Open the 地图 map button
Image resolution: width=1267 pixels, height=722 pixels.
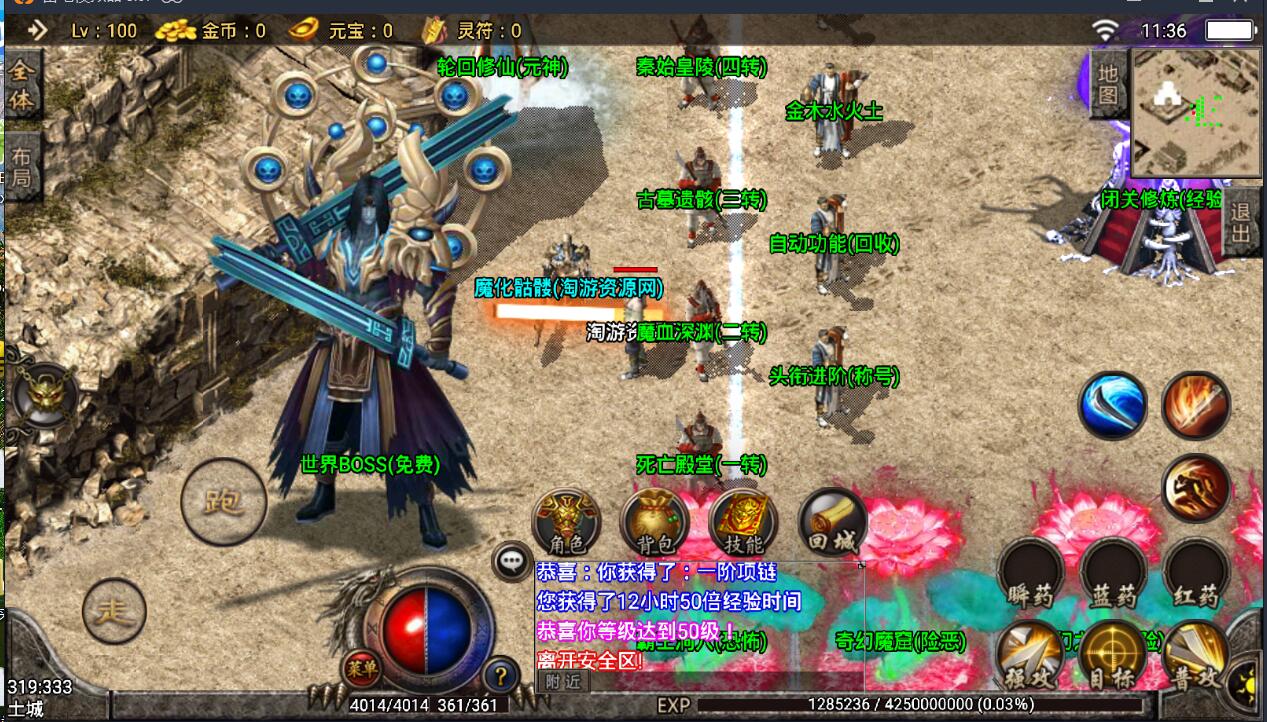tap(1107, 84)
